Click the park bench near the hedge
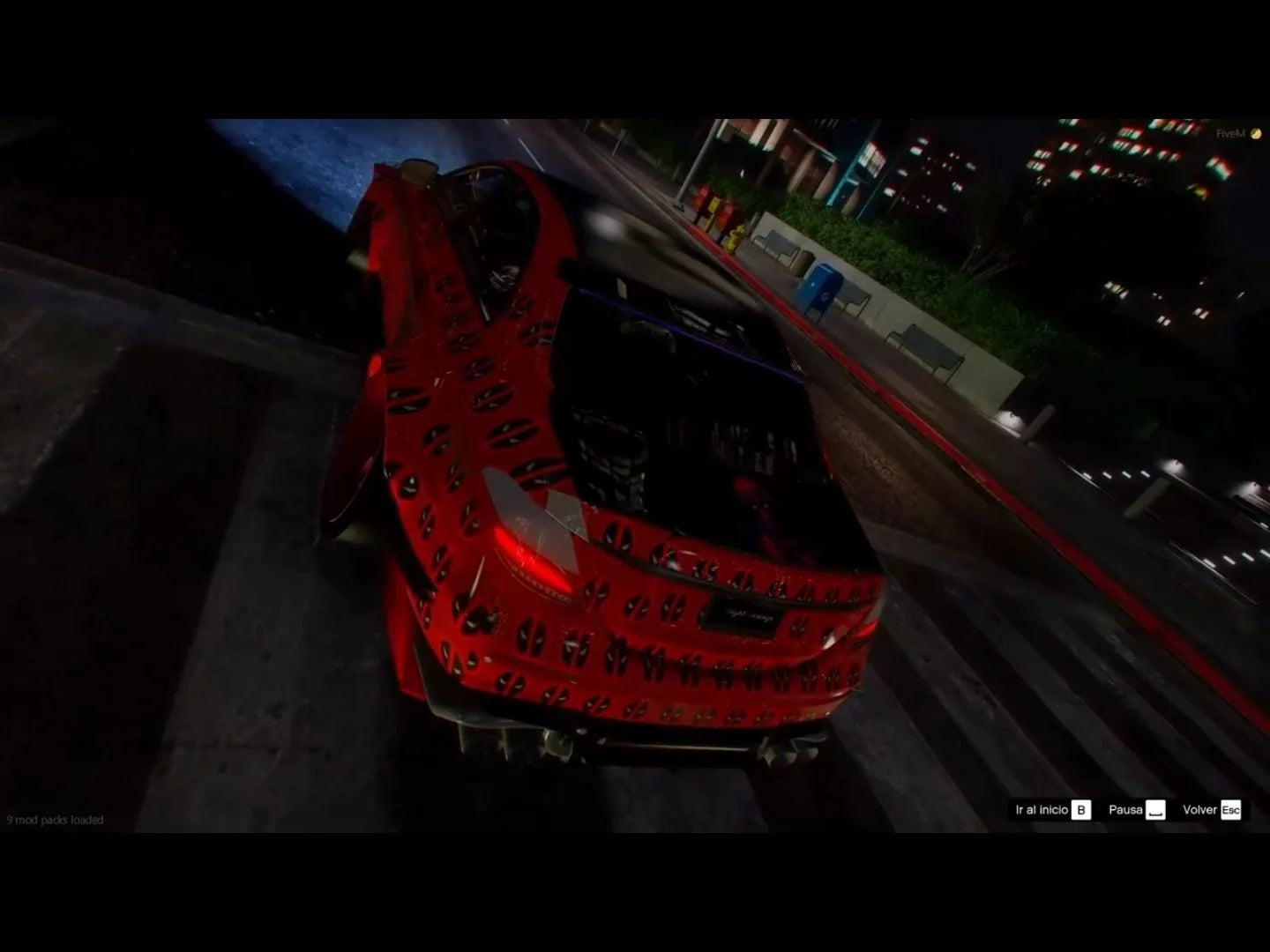This screenshot has width=1270, height=952. coord(775,246)
